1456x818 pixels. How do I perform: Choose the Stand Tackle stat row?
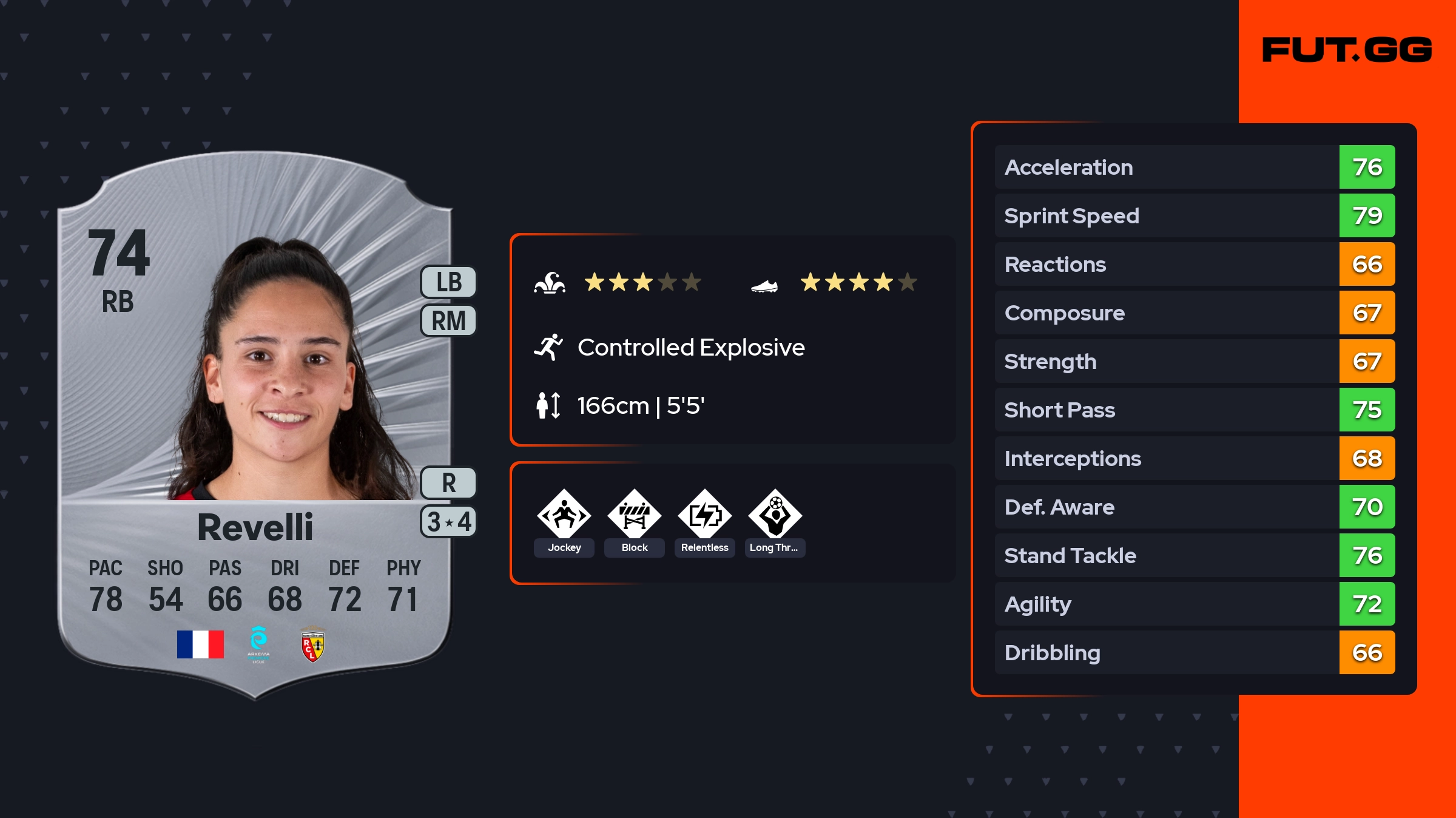tap(1195, 555)
